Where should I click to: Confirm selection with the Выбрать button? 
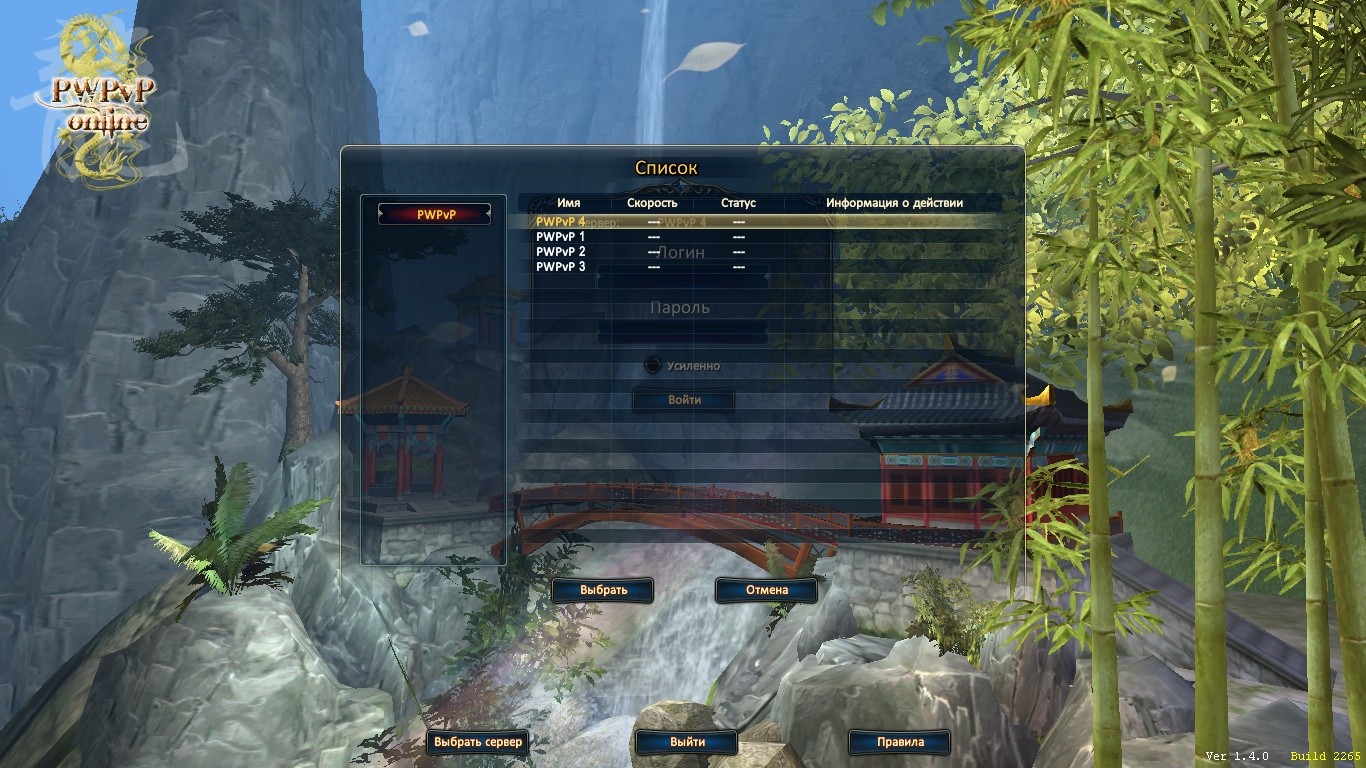603,590
